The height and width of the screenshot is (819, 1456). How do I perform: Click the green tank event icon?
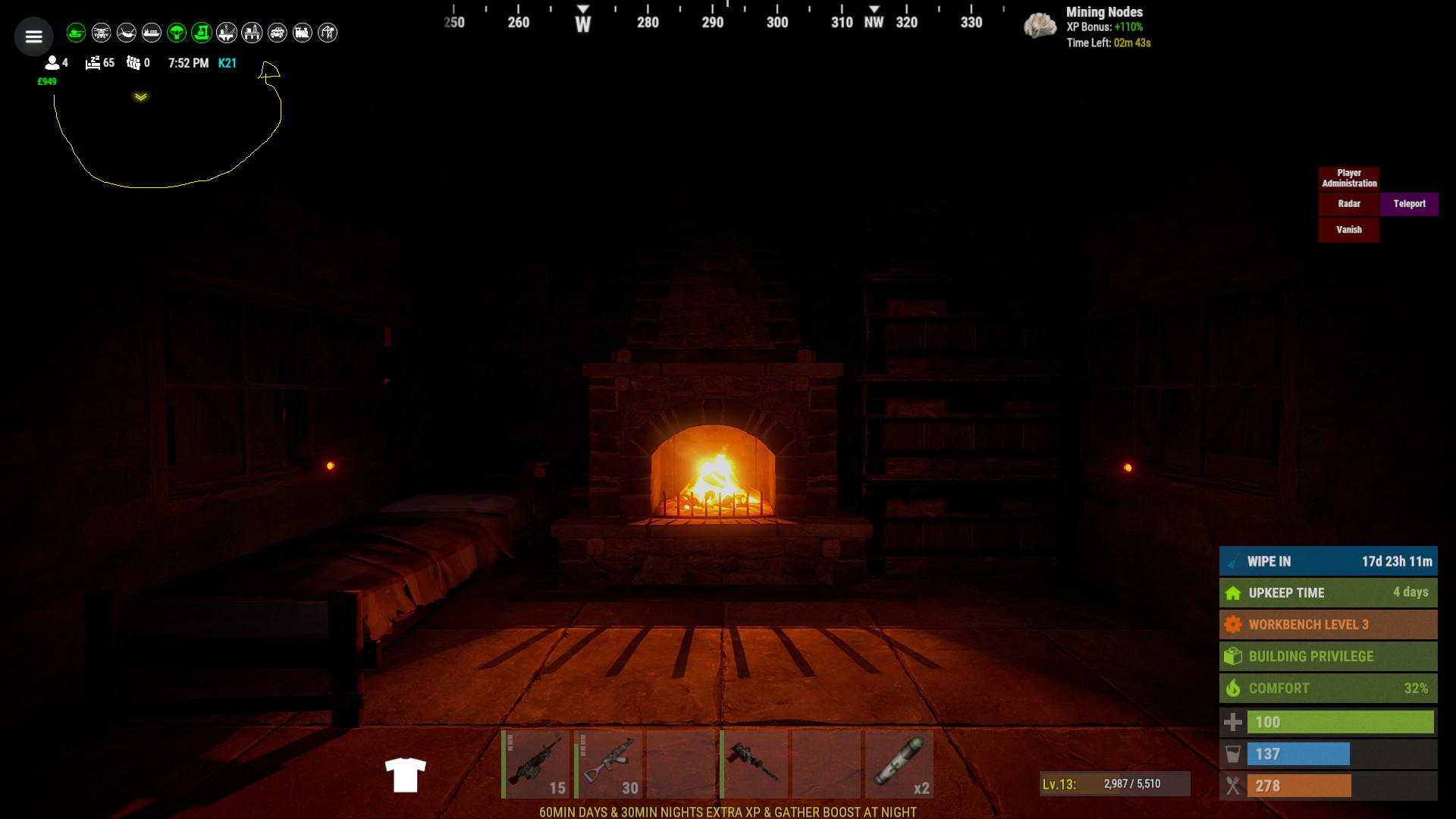(76, 33)
